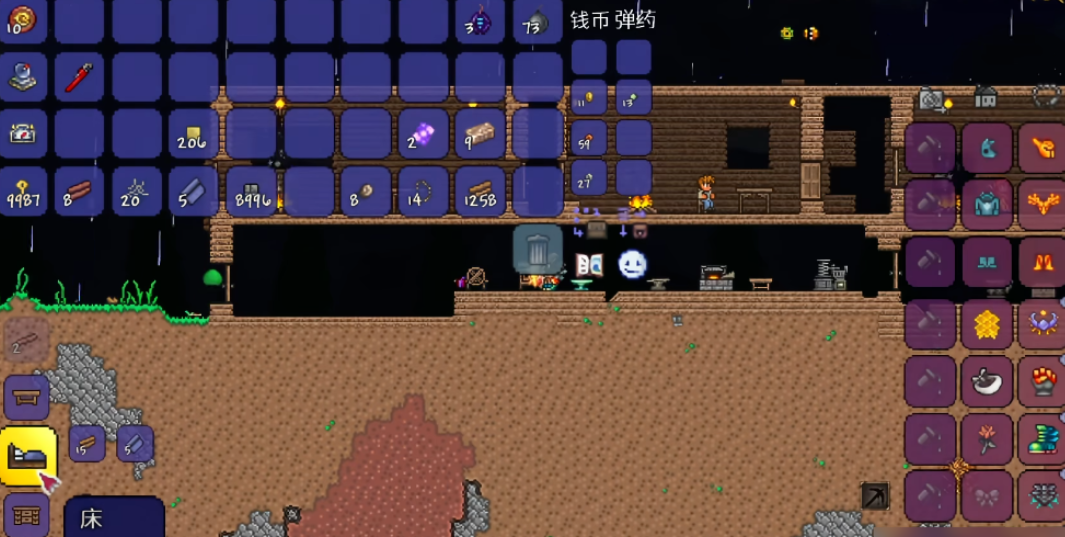Choose the wooden table crafting recipe
Viewport: 1065px width, 537px height.
tap(26, 398)
